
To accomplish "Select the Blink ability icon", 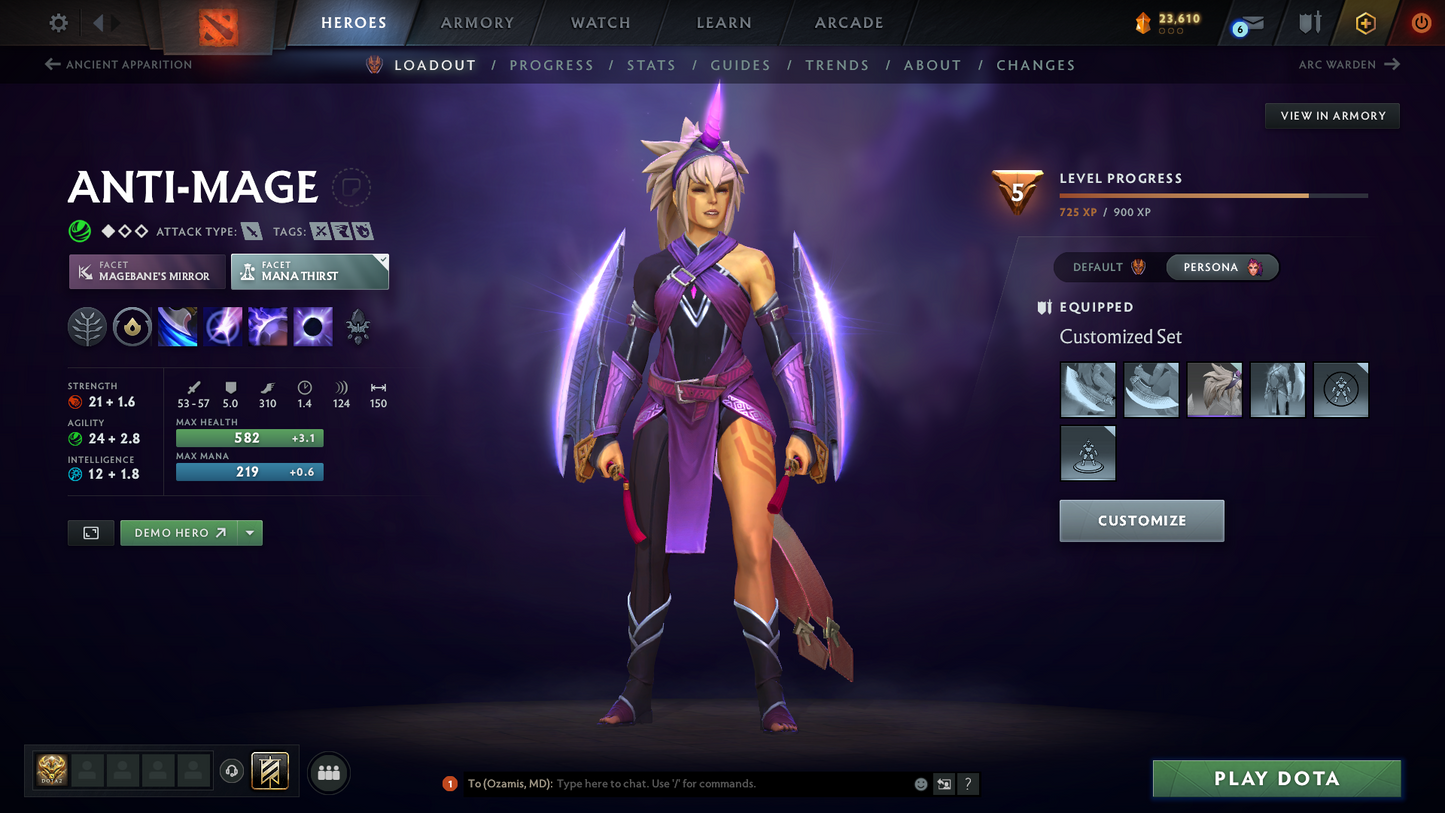I will click(222, 326).
